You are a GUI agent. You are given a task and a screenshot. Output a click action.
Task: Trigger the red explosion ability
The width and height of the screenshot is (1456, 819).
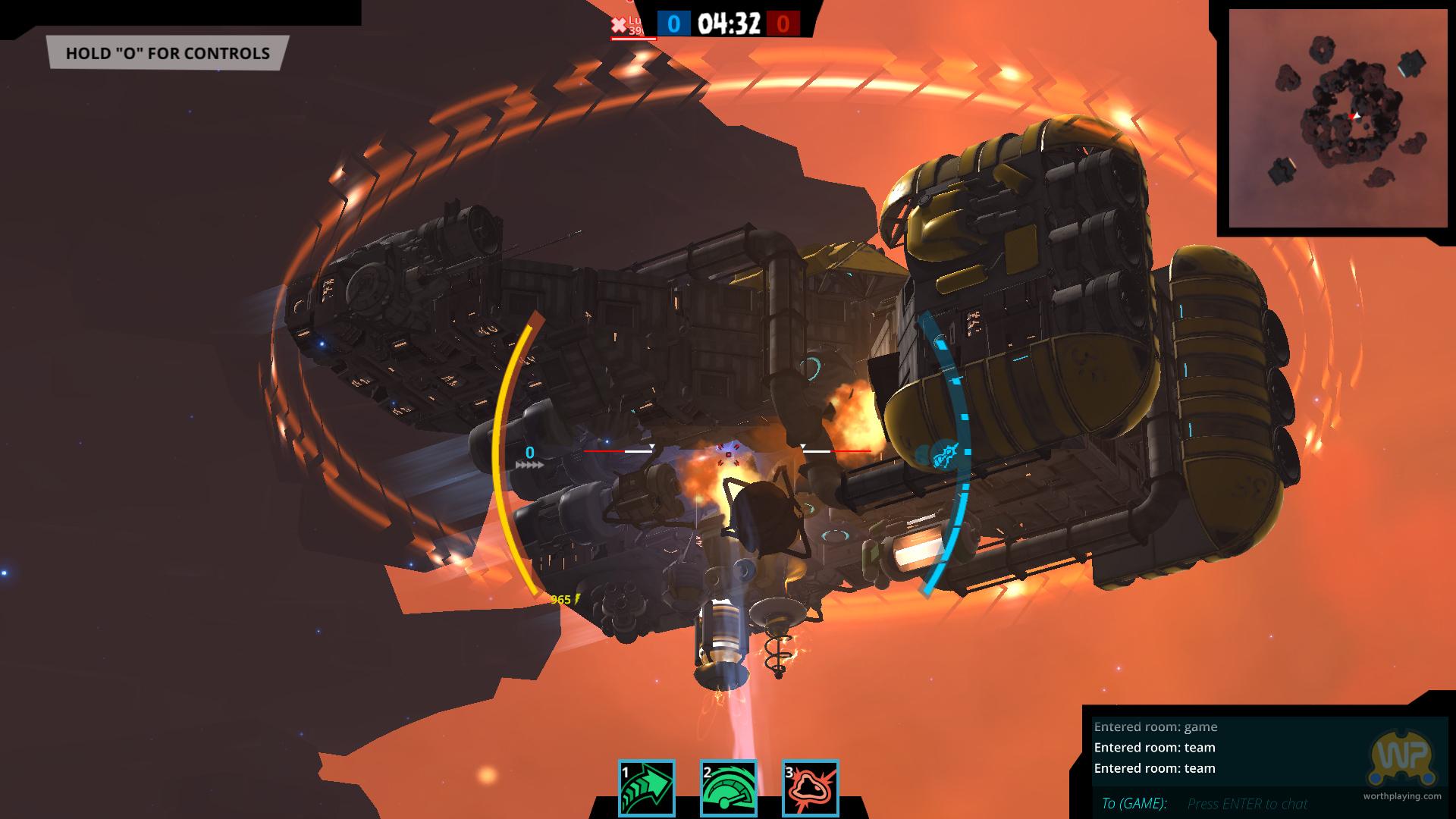(x=810, y=789)
